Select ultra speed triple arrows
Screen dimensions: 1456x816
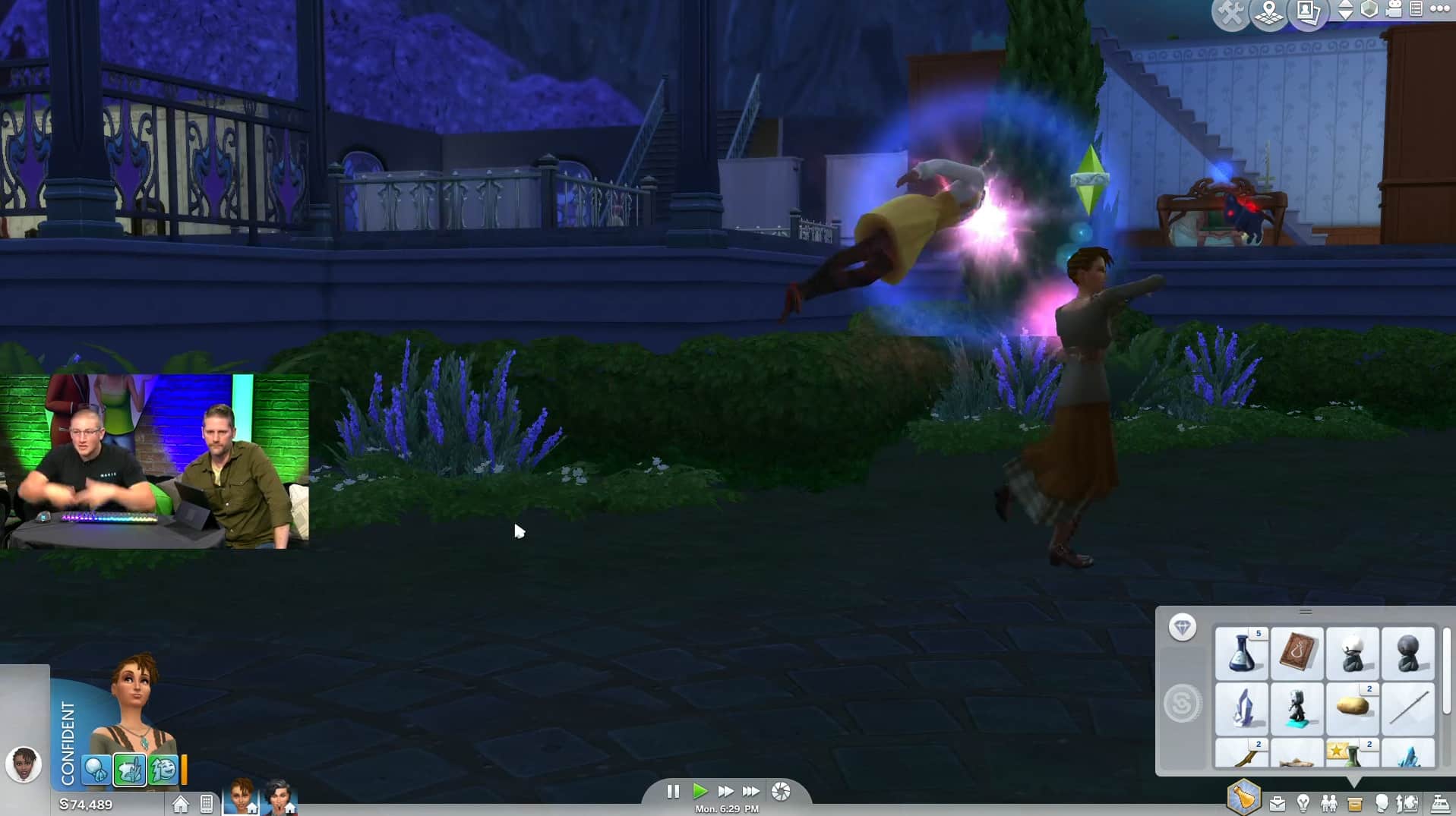coord(751,792)
